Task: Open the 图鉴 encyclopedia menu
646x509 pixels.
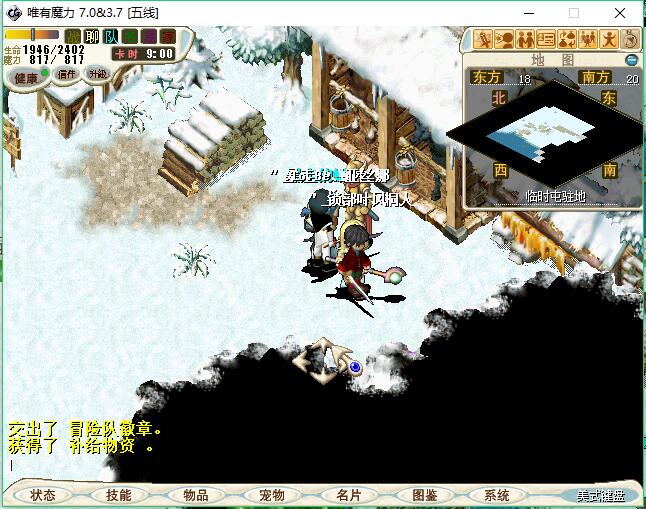Action: 424,495
